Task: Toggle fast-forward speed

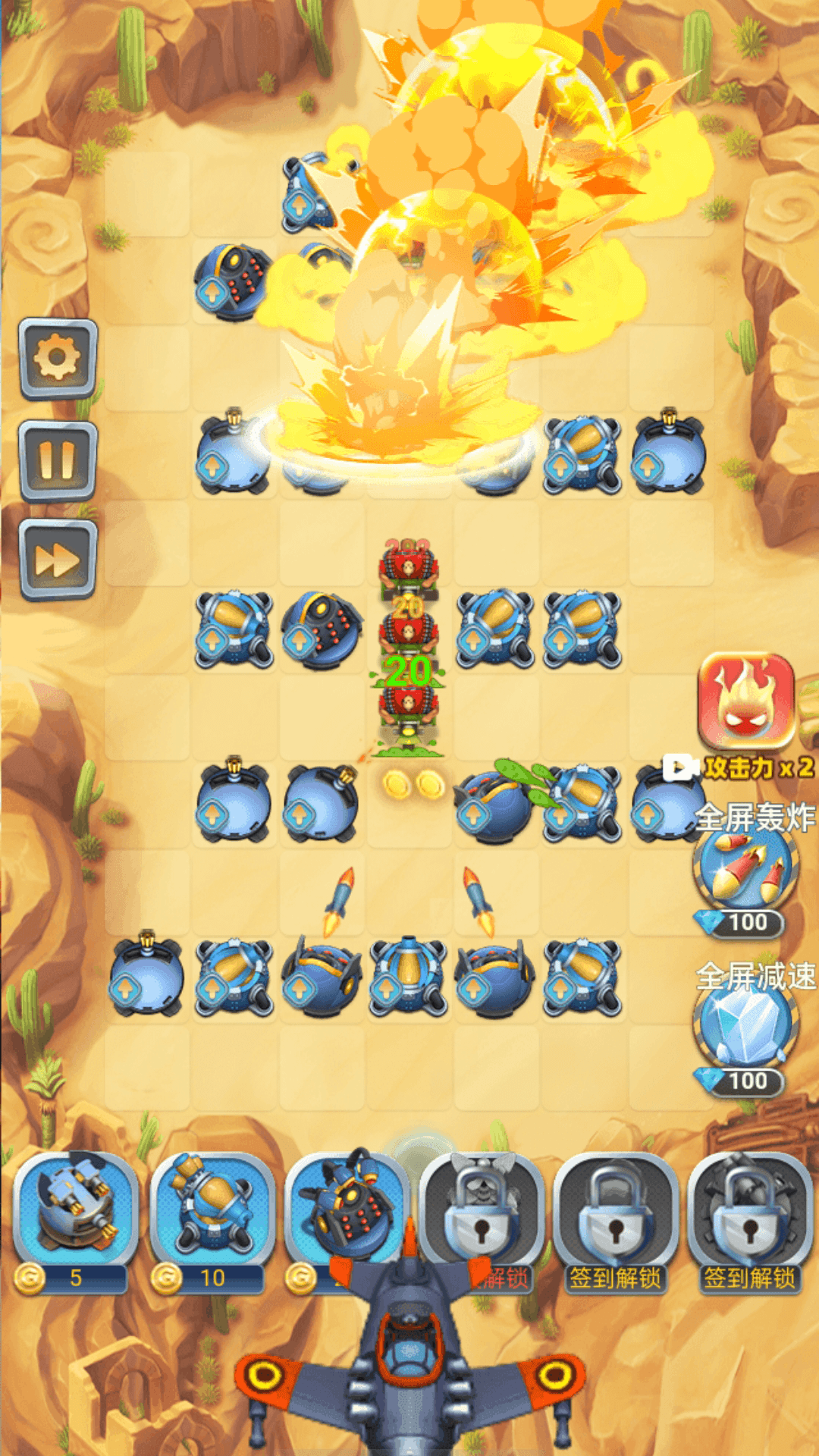Action: [x=58, y=560]
